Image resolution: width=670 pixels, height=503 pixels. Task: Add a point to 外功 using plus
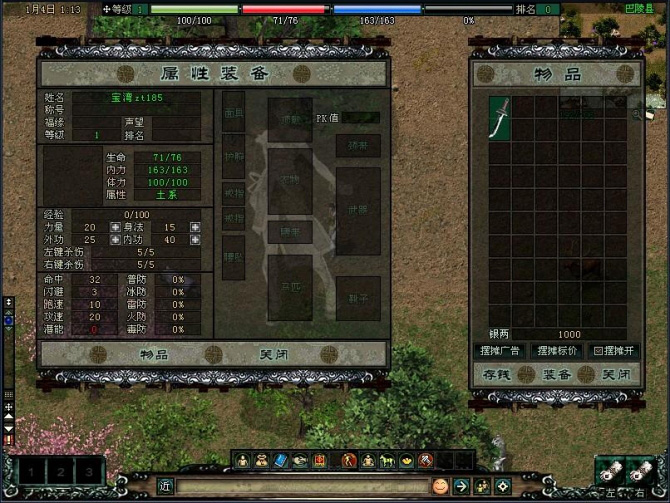tap(115, 240)
